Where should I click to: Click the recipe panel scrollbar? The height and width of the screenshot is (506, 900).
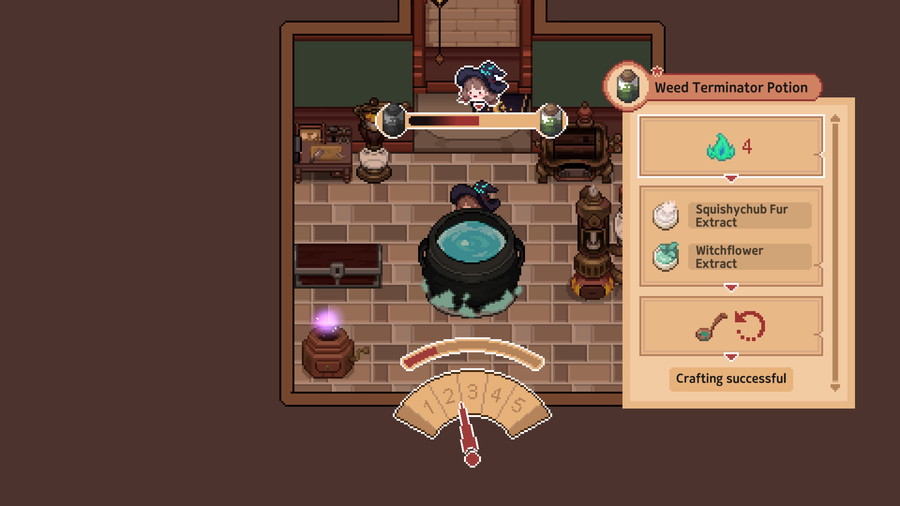[x=835, y=252]
